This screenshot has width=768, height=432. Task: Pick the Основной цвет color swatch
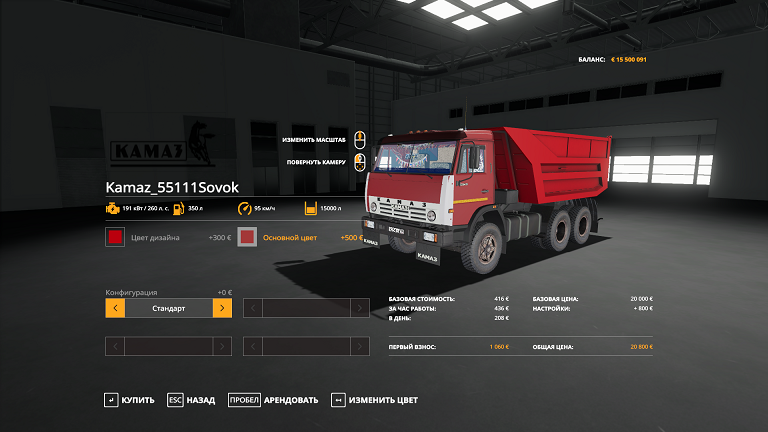248,238
